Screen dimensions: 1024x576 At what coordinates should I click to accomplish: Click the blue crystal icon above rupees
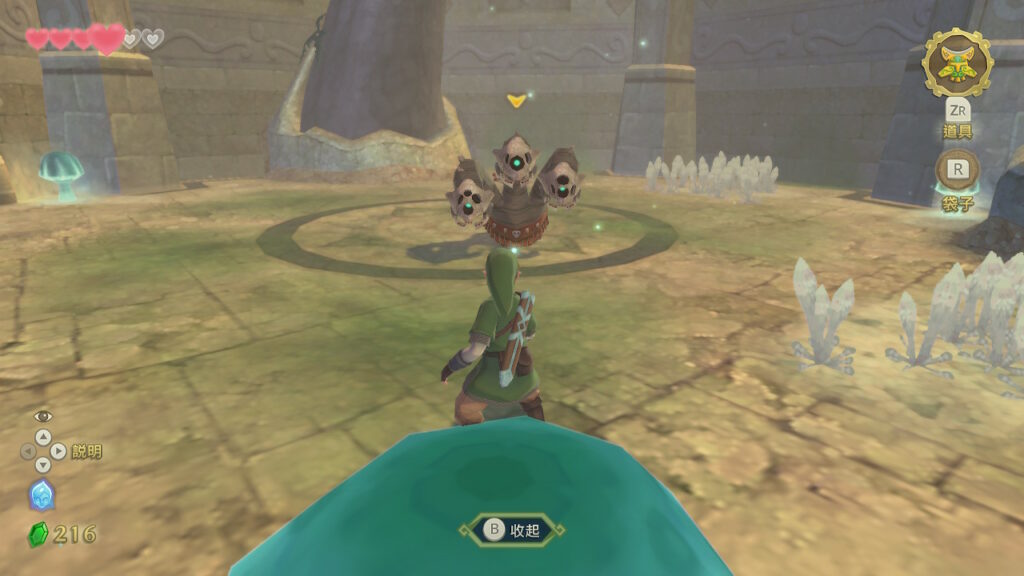[x=42, y=495]
